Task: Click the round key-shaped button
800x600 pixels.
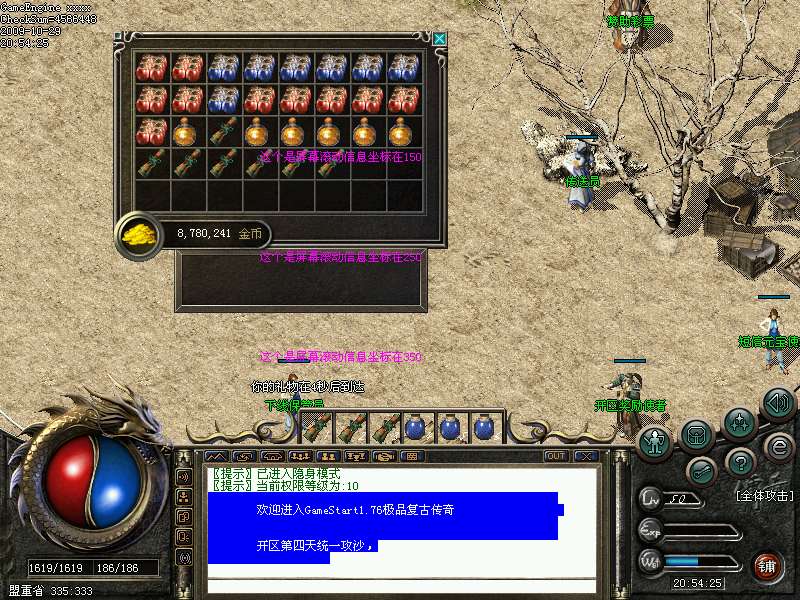Action: pyautogui.click(x=700, y=471)
